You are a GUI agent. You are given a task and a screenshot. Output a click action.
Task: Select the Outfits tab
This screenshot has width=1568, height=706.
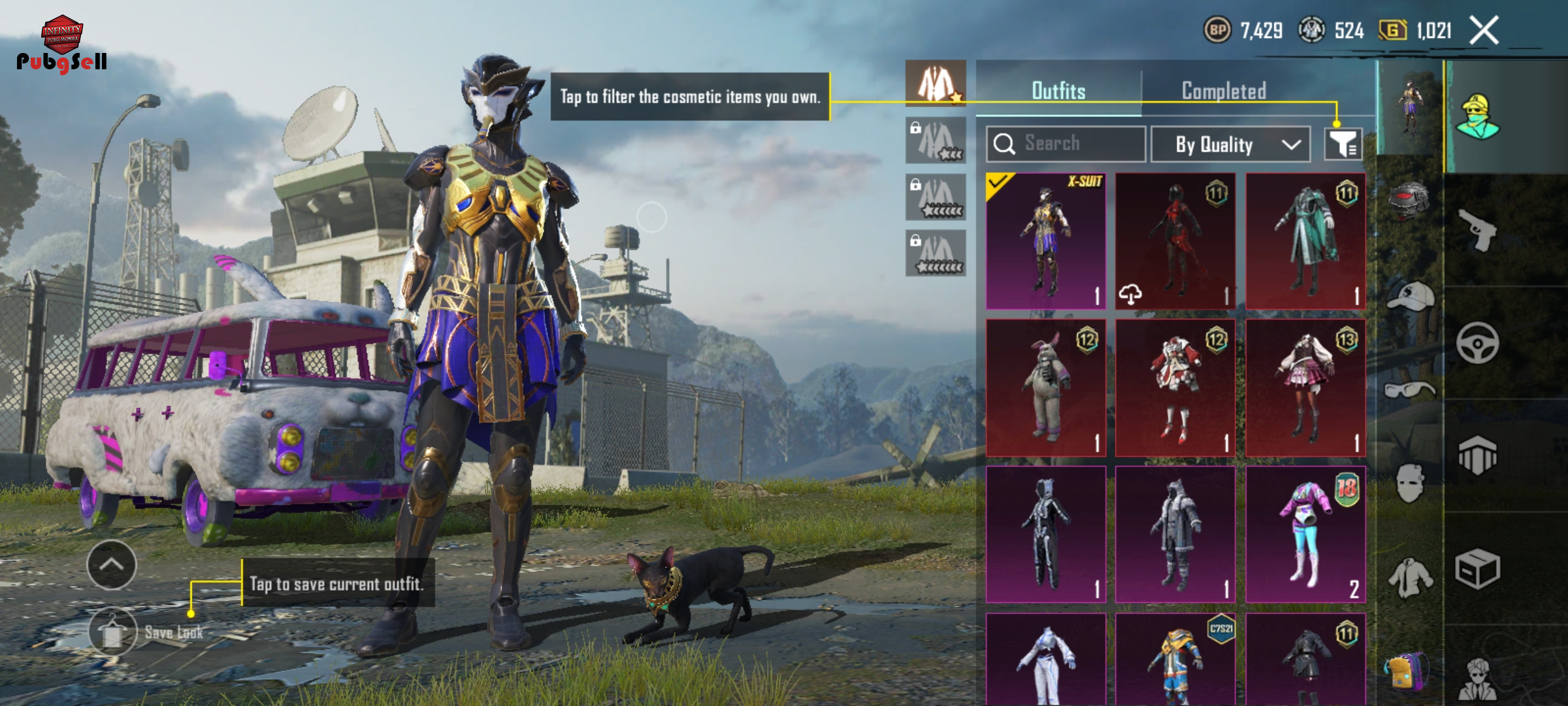tap(1058, 91)
